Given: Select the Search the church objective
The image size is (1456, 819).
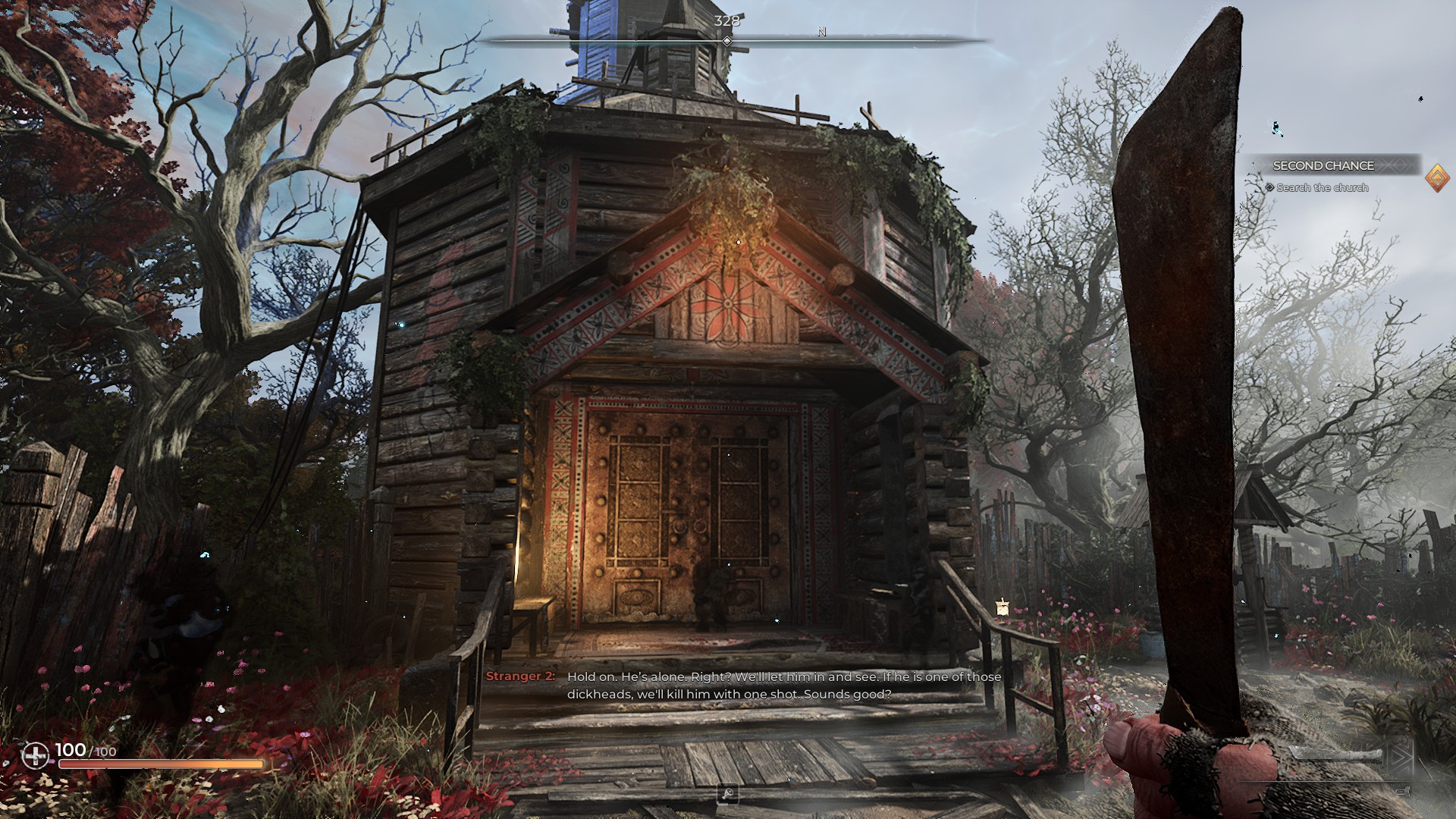Looking at the screenshot, I should (1322, 187).
